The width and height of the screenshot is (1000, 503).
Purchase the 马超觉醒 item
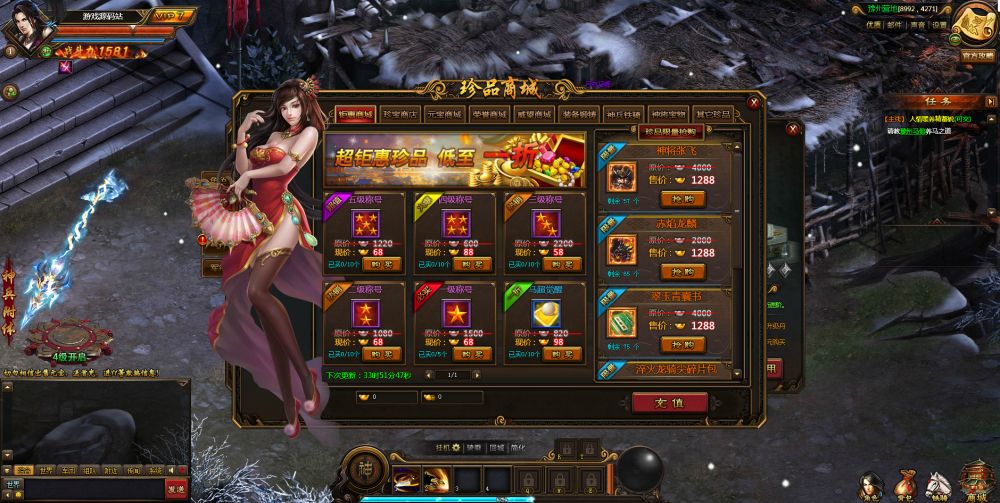(x=564, y=353)
